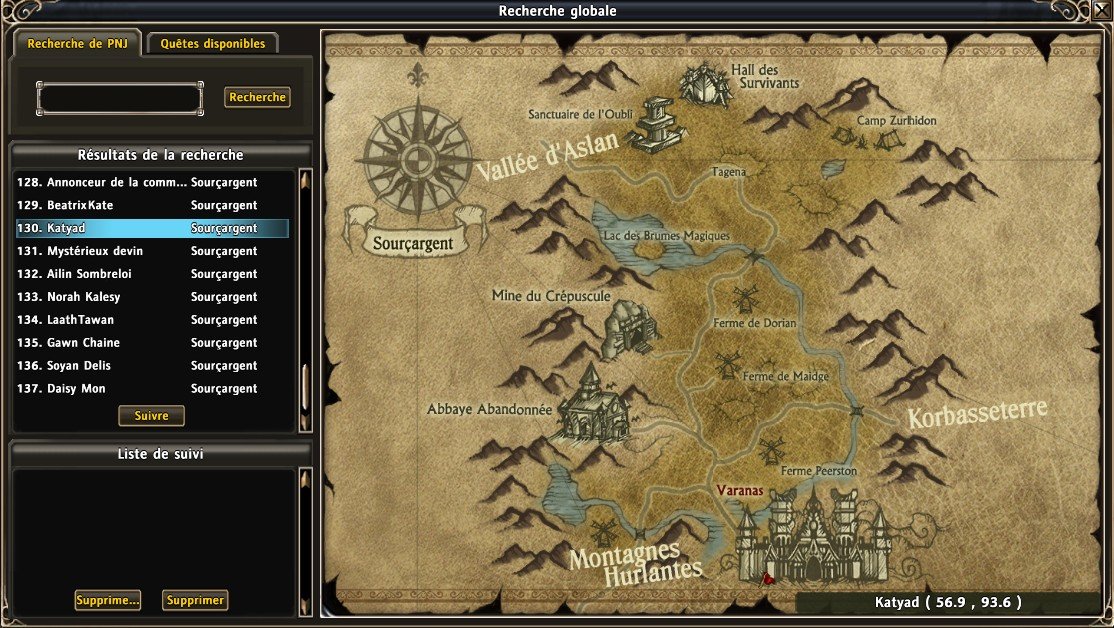Screen dimensions: 1114x628
Task: Choose Daisy Mon result row
Action: point(152,390)
